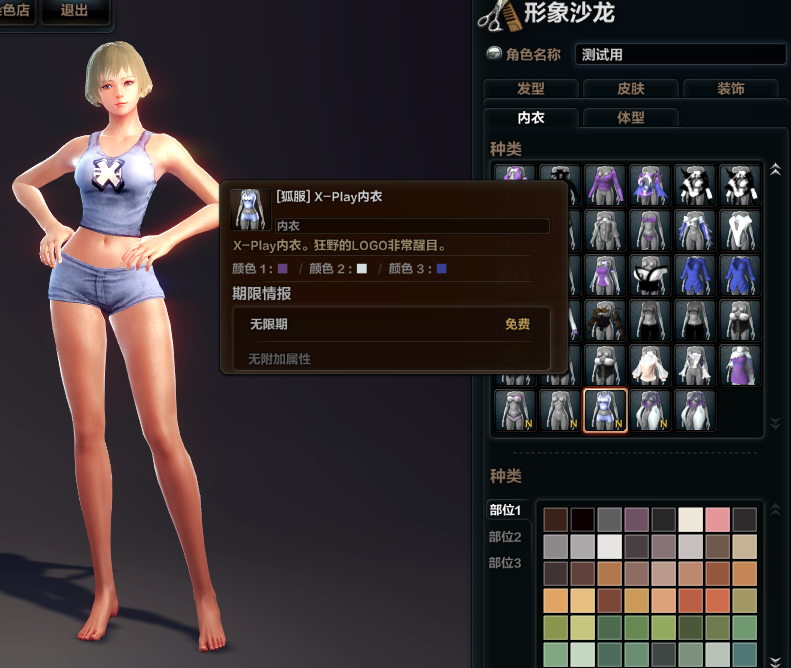Screen dimensions: 791x668
Task: Select the highlighted X-Play innerwear thumbnail
Action: (605, 410)
